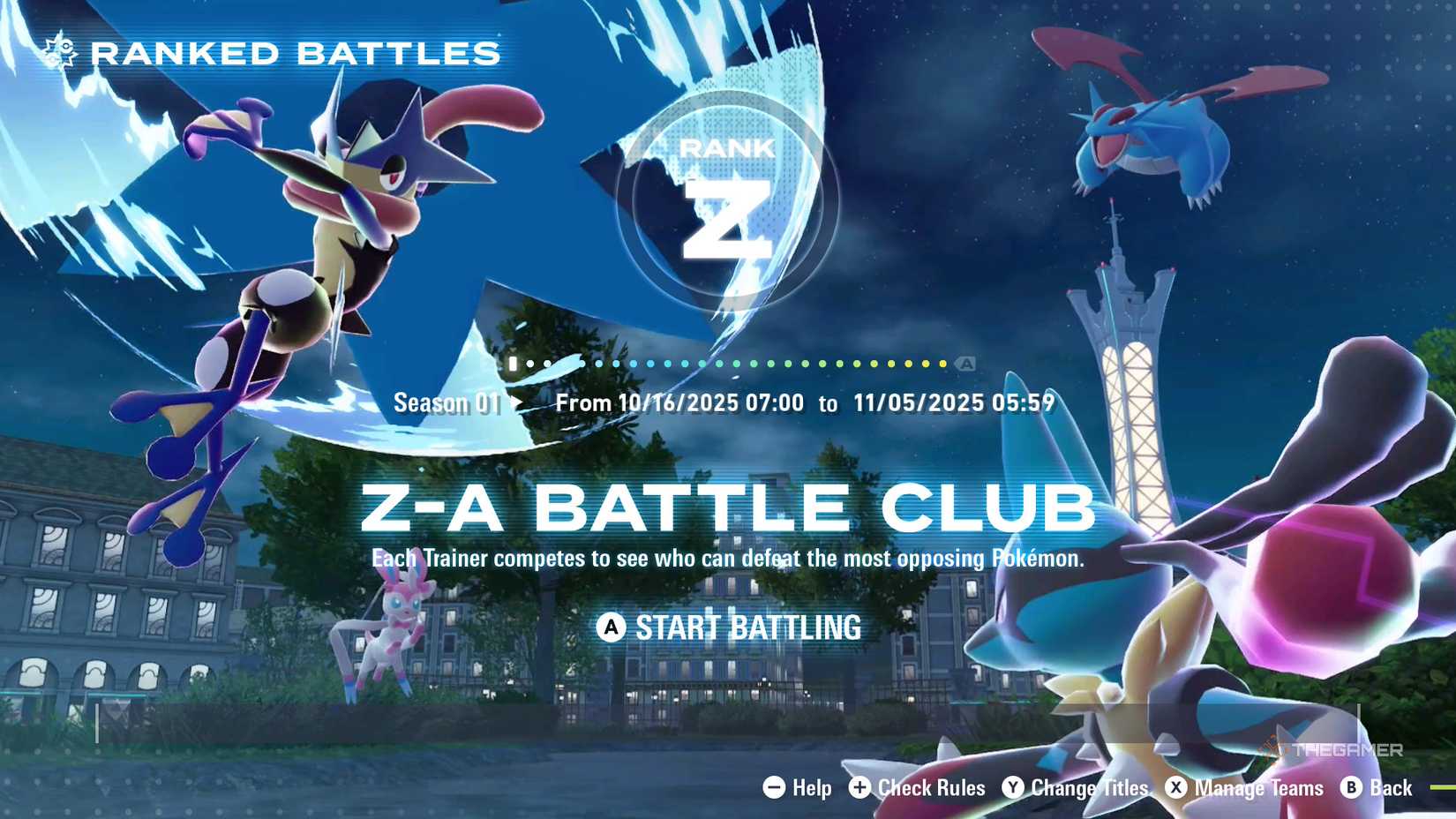The height and width of the screenshot is (819, 1456).
Task: Click the Ranked Battles emblem icon
Action: [x=58, y=52]
